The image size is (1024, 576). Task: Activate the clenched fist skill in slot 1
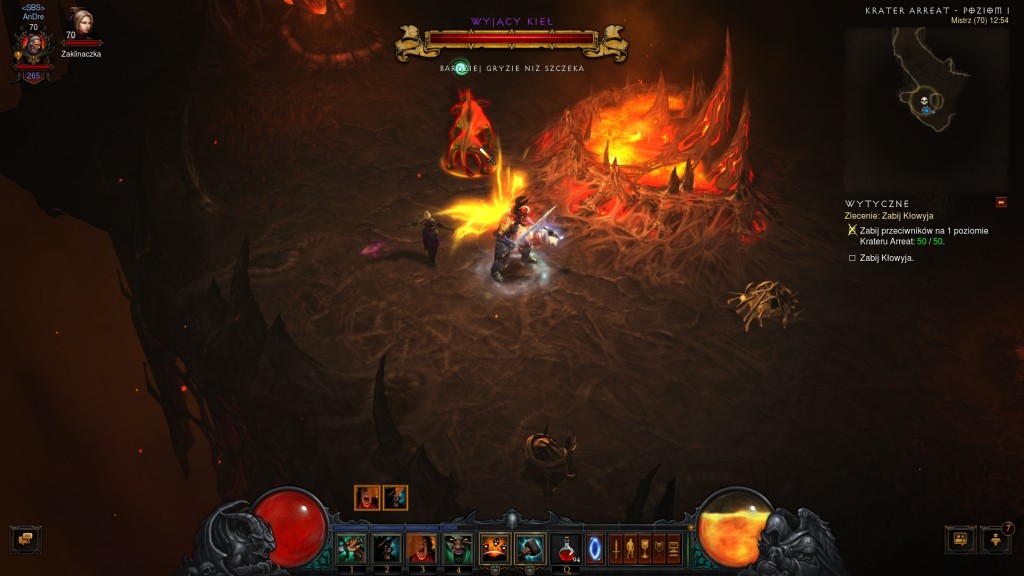(351, 548)
